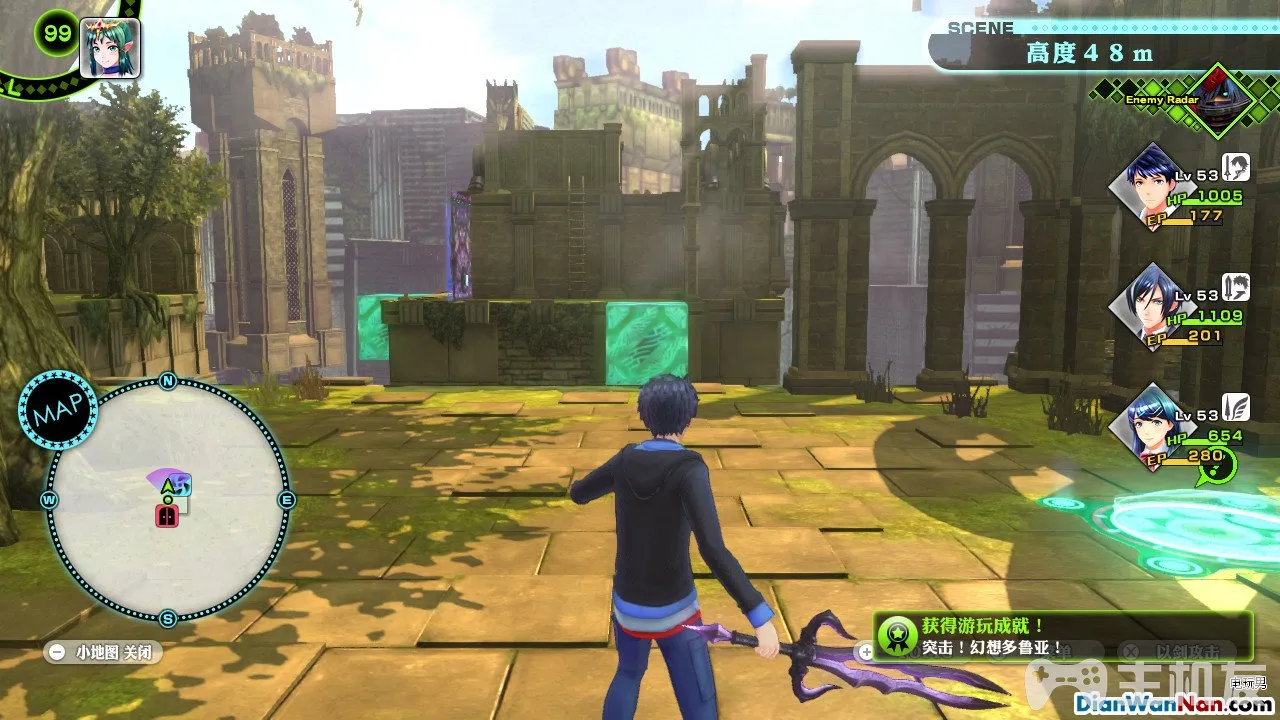Open the 获得游玩成就 achievement notification
Viewport: 1280px width, 720px height.
coord(1062,635)
